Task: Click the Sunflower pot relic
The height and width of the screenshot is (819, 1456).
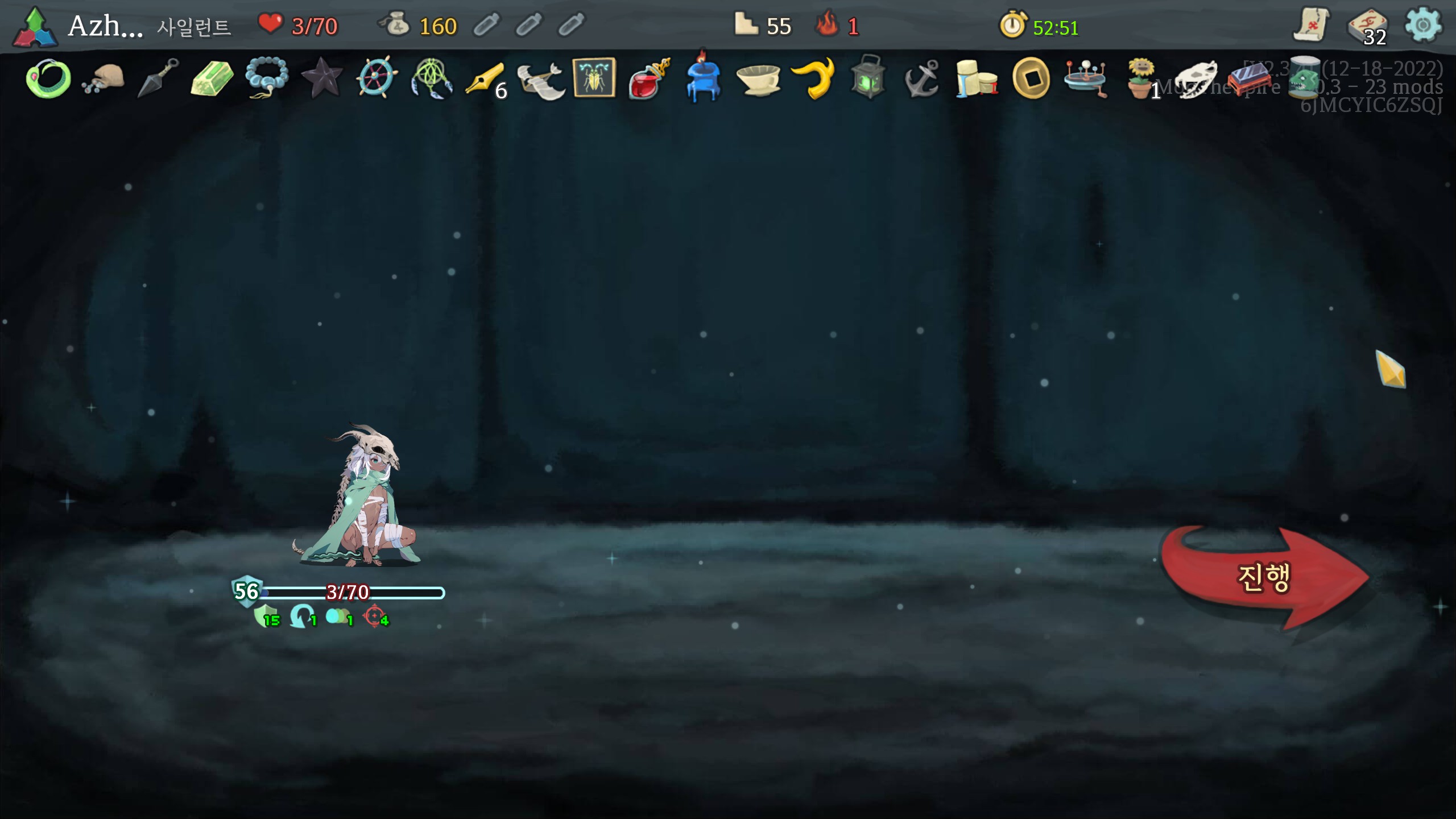Action: point(1141,78)
